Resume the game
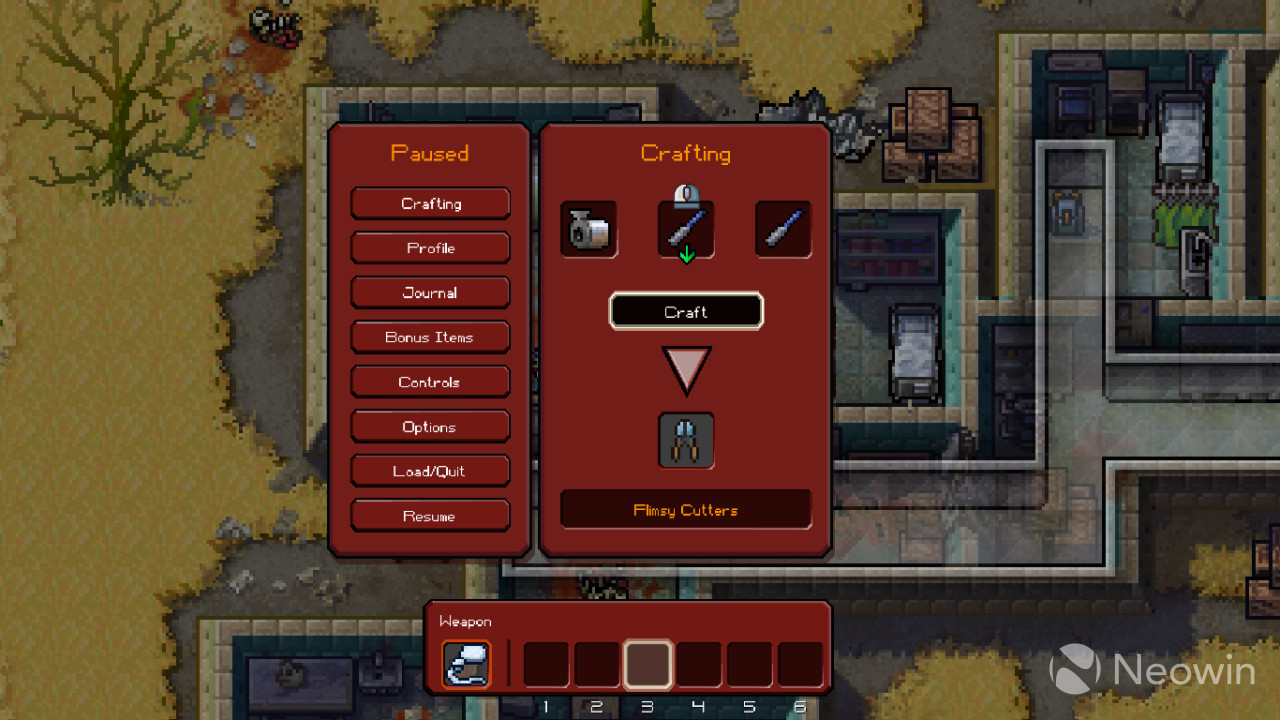The image size is (1280, 720). click(430, 516)
